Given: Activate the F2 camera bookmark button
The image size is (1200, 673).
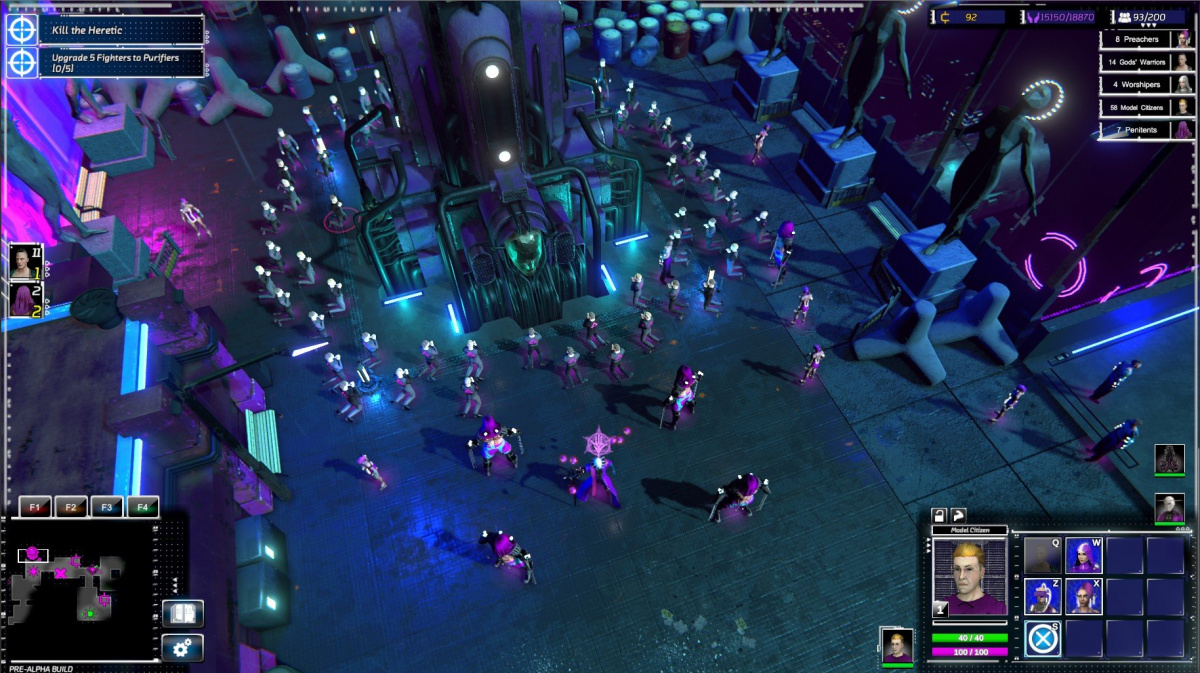Looking at the screenshot, I should click(71, 507).
